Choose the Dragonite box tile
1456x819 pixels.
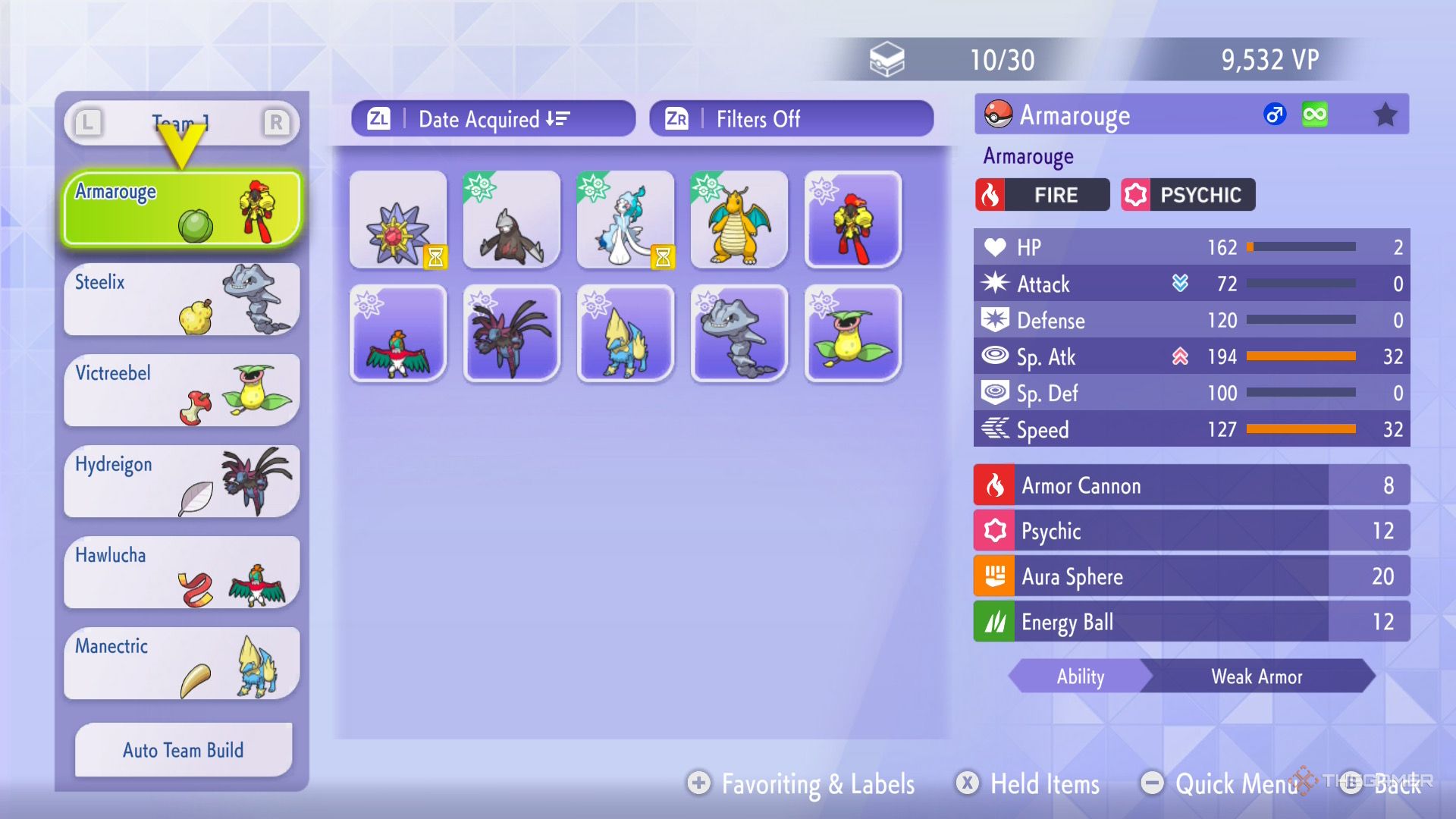click(739, 220)
